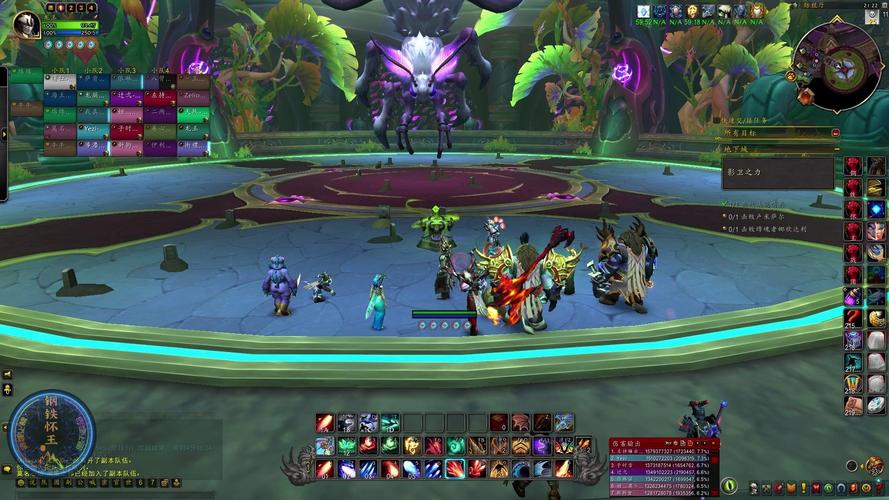Collapse the 所有目标 objective tracker header
The height and width of the screenshot is (500, 889).
click(835, 133)
